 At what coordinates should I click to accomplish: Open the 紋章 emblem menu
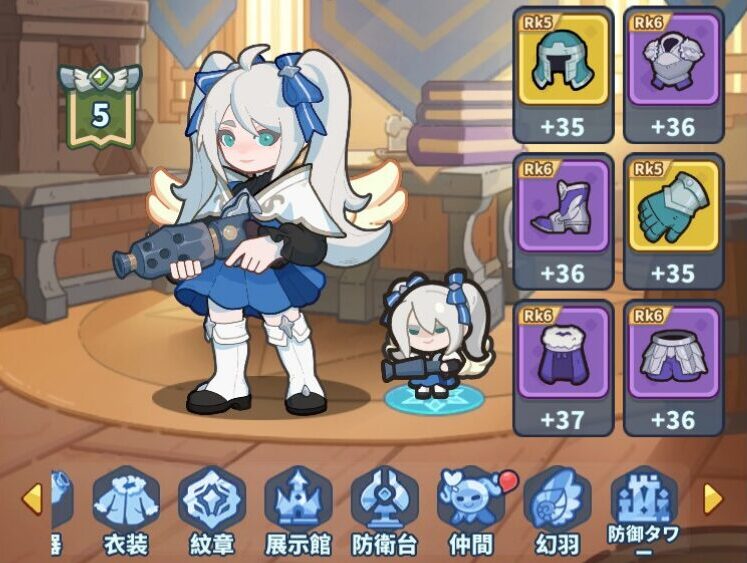click(x=212, y=508)
